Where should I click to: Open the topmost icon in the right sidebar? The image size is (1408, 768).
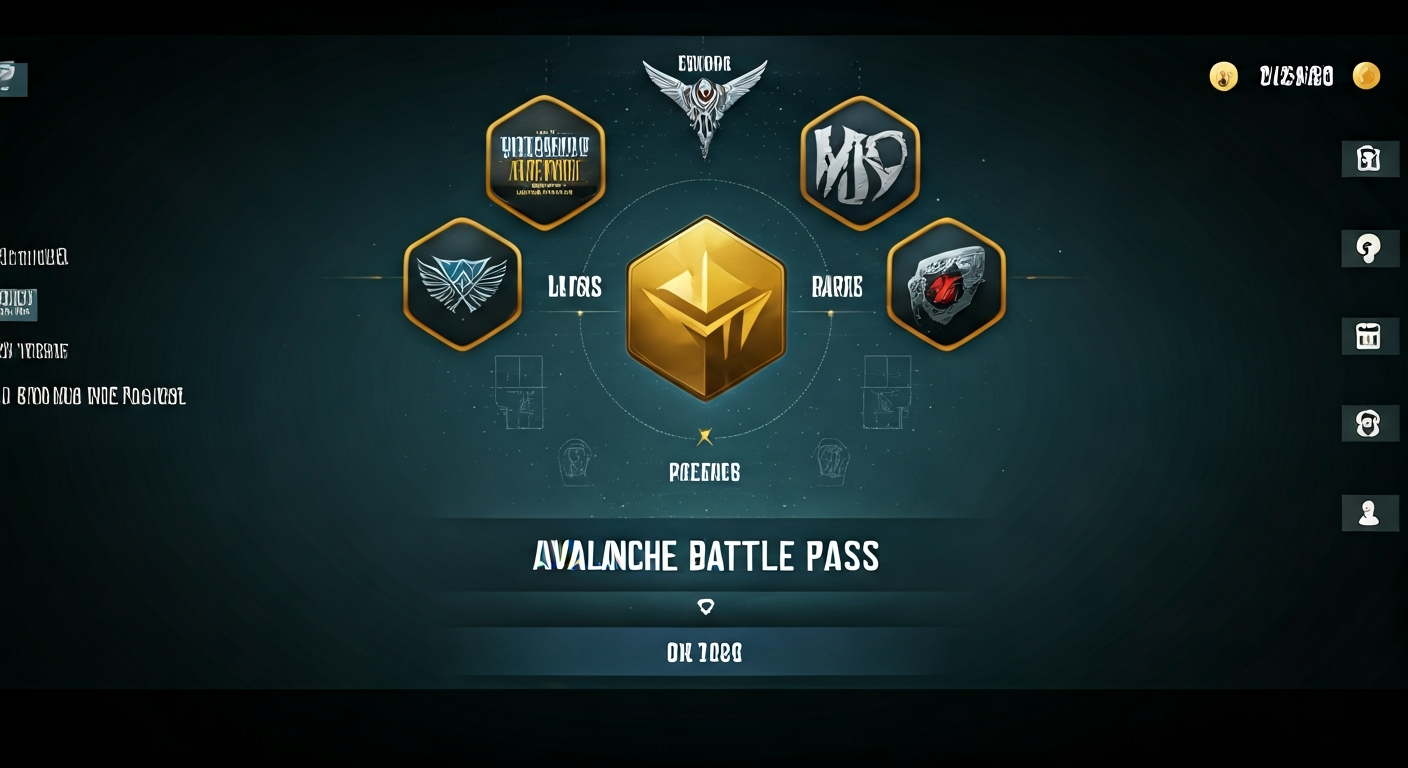pyautogui.click(x=1370, y=158)
